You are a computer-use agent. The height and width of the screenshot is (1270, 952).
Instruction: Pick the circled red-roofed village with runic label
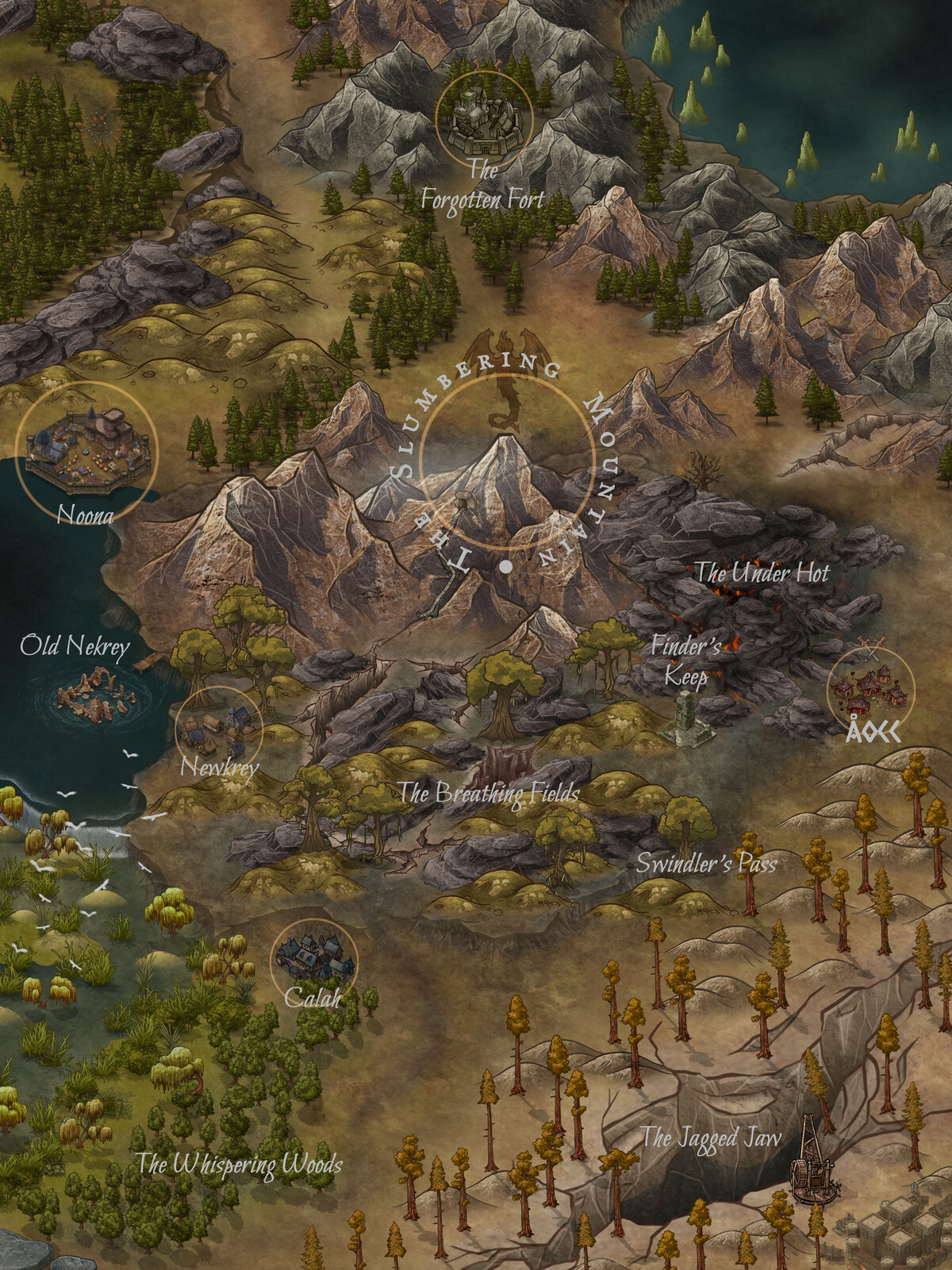click(x=870, y=689)
